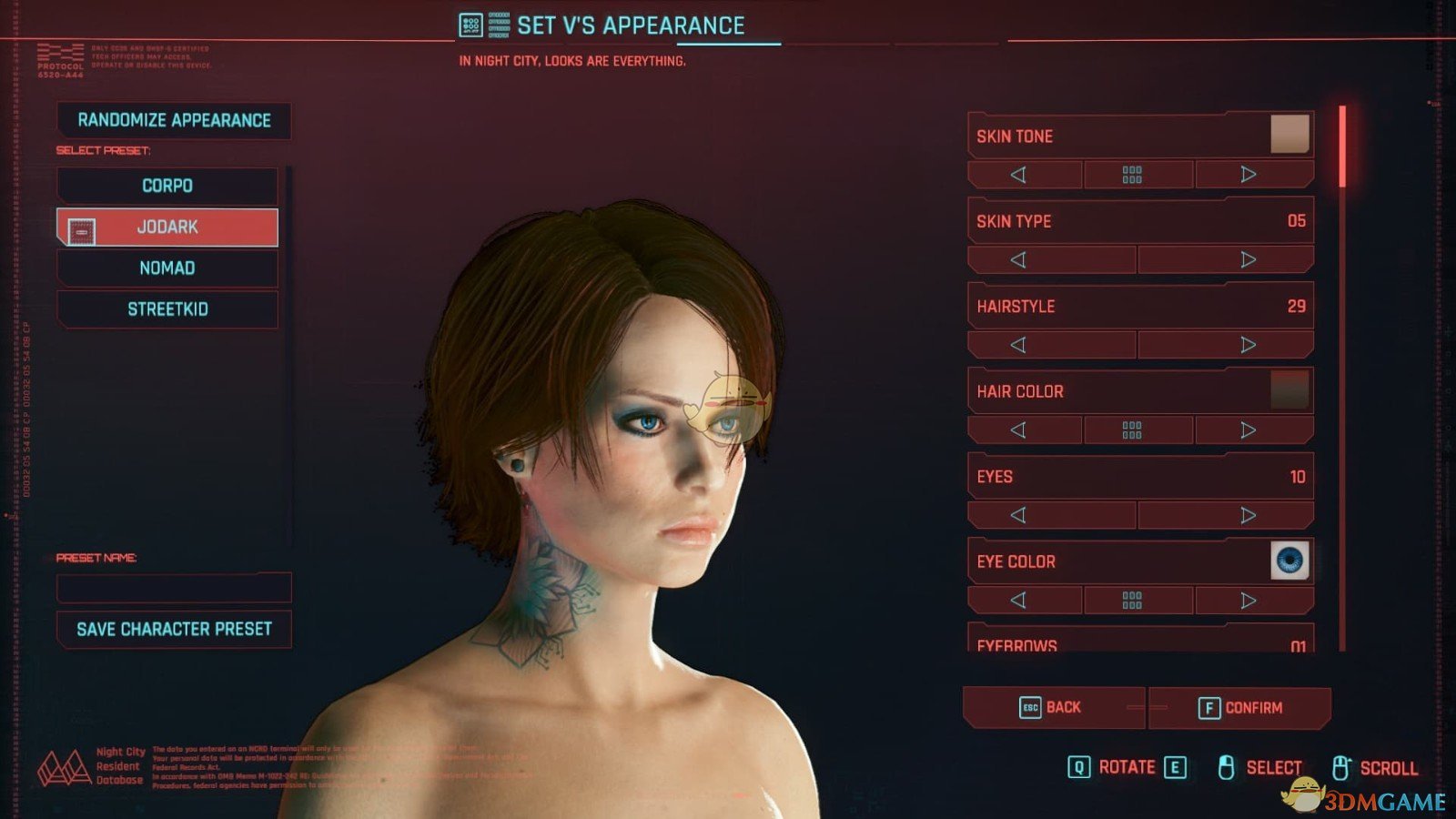Switch to previous skin tone
This screenshot has height=819, width=1456.
1018,174
